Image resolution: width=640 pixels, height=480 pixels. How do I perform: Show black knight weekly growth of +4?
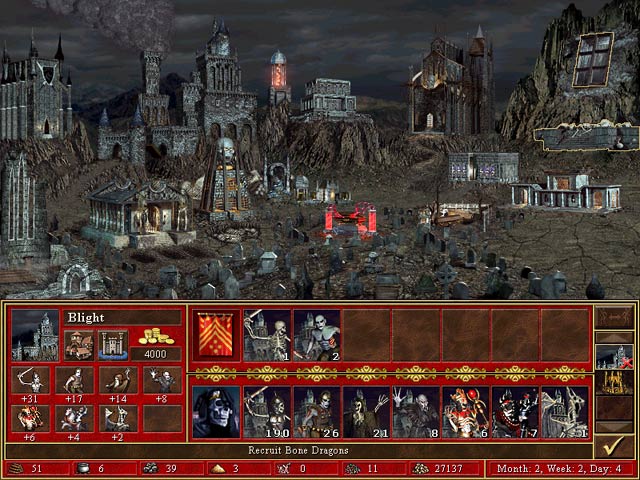pos(73,420)
